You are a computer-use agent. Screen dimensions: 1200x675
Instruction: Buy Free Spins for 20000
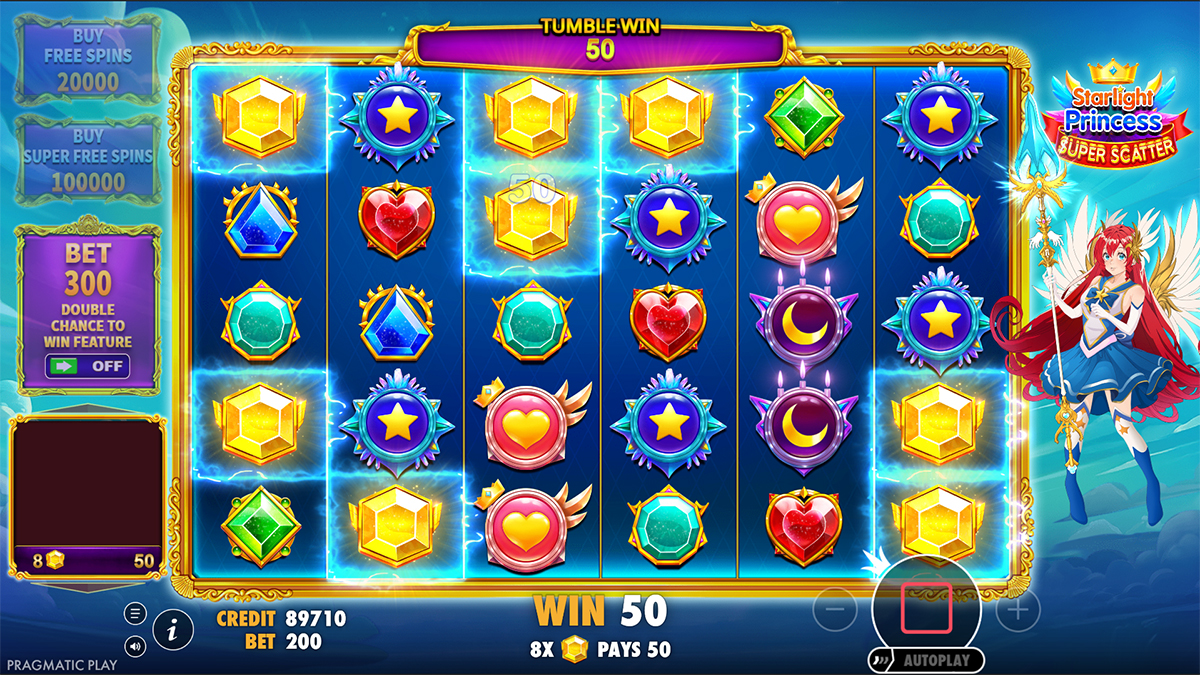(88, 60)
